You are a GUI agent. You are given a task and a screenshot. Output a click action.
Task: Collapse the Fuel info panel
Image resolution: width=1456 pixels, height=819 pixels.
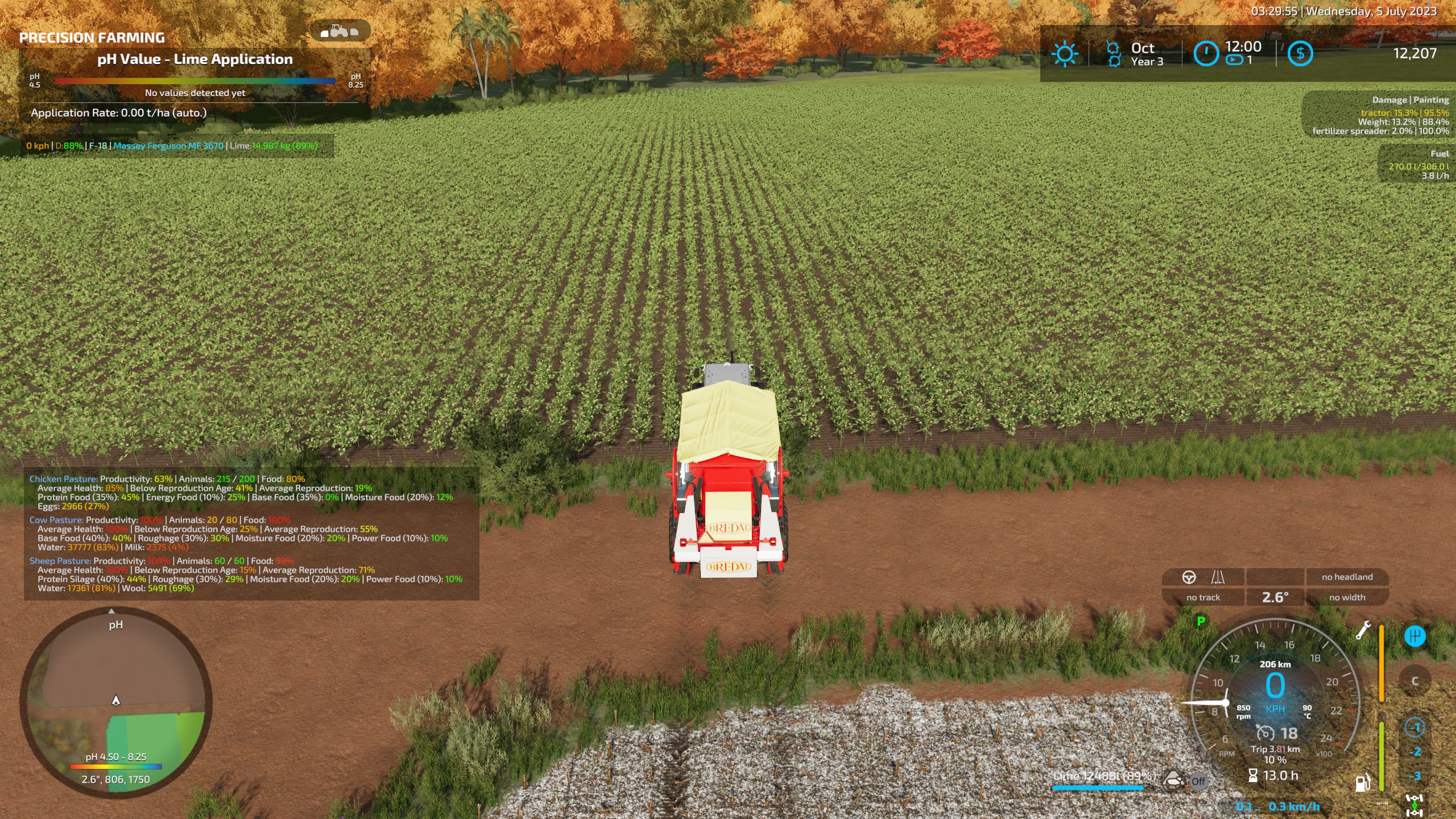click(x=1440, y=154)
